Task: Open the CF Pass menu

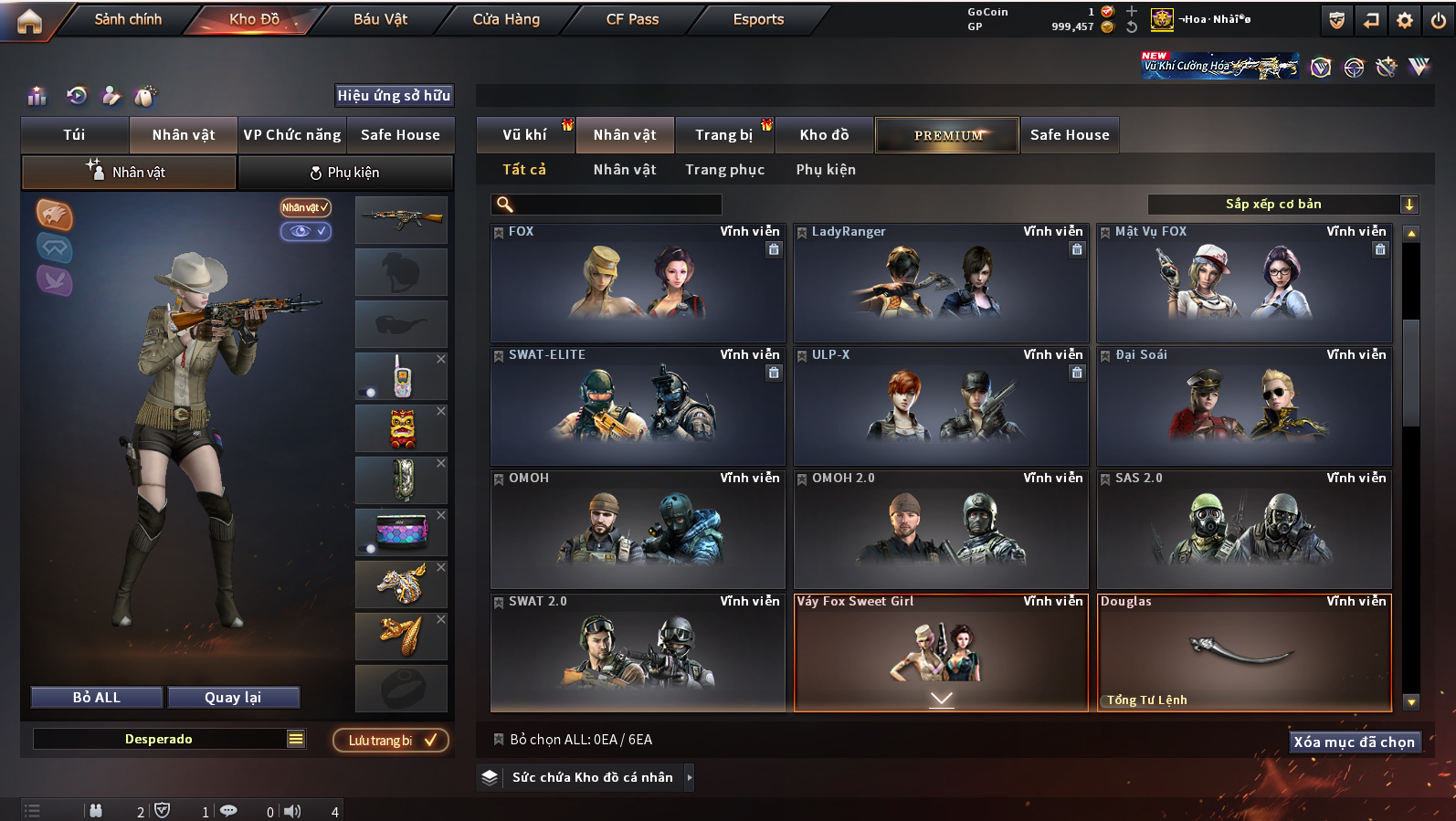Action: (632, 19)
